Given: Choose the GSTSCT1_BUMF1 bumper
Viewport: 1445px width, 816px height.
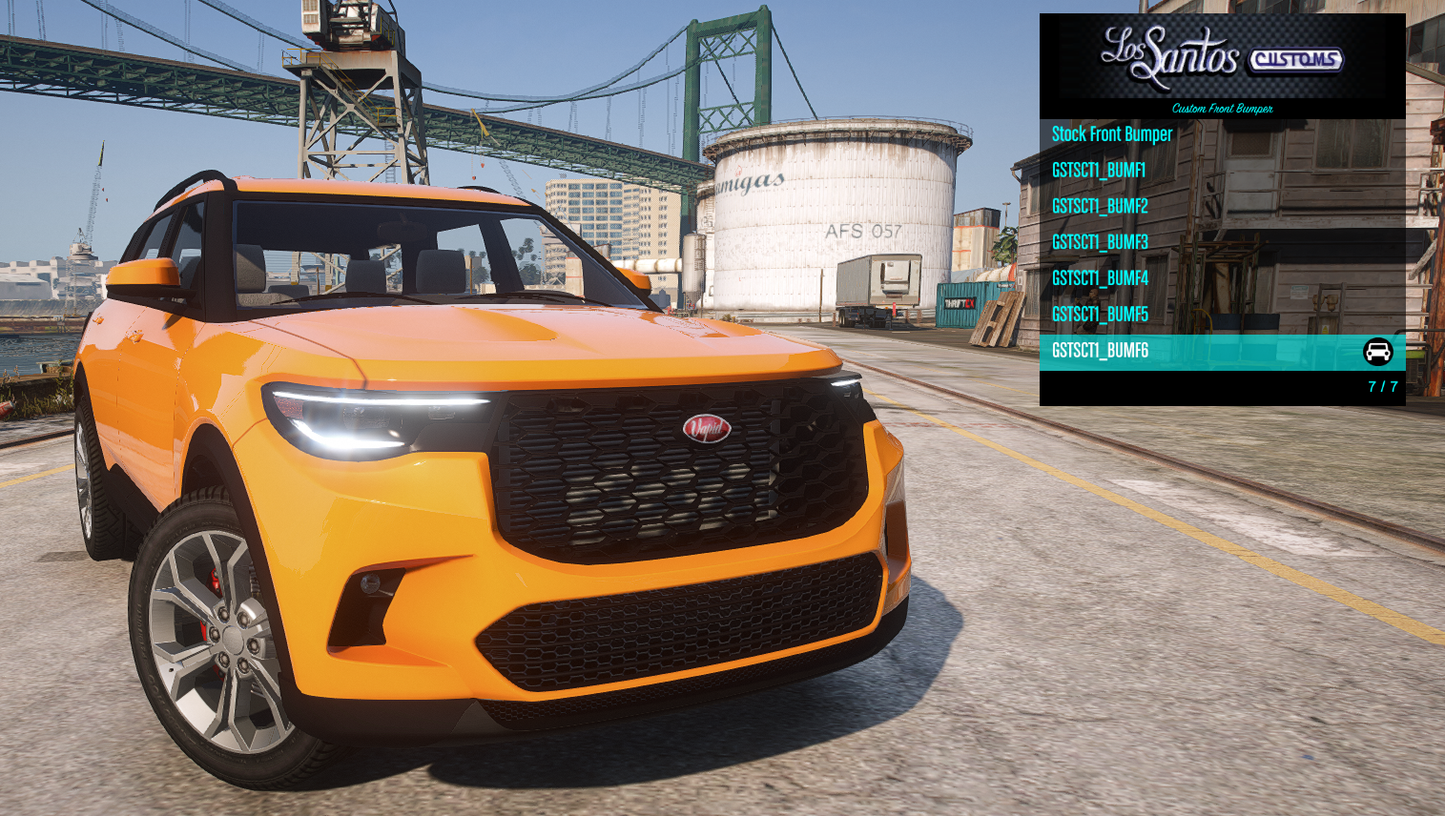Looking at the screenshot, I should [x=1099, y=171].
